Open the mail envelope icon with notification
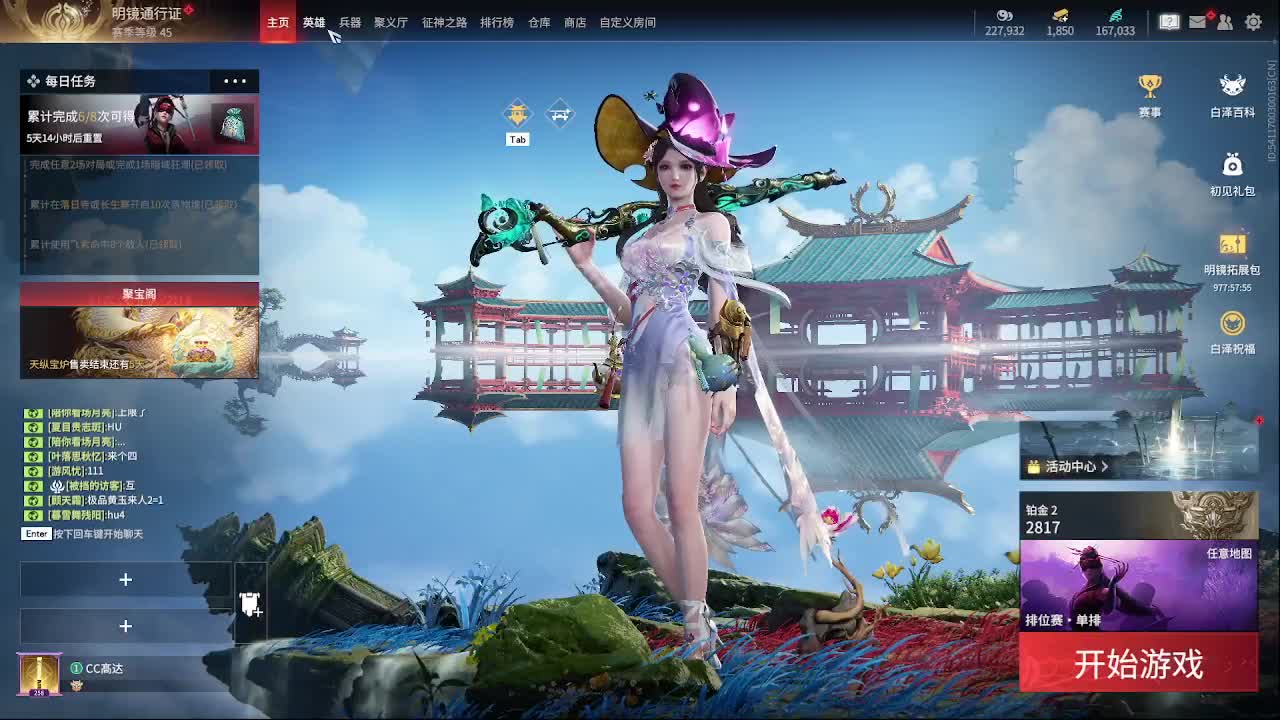This screenshot has height=720, width=1280. coord(1197,21)
